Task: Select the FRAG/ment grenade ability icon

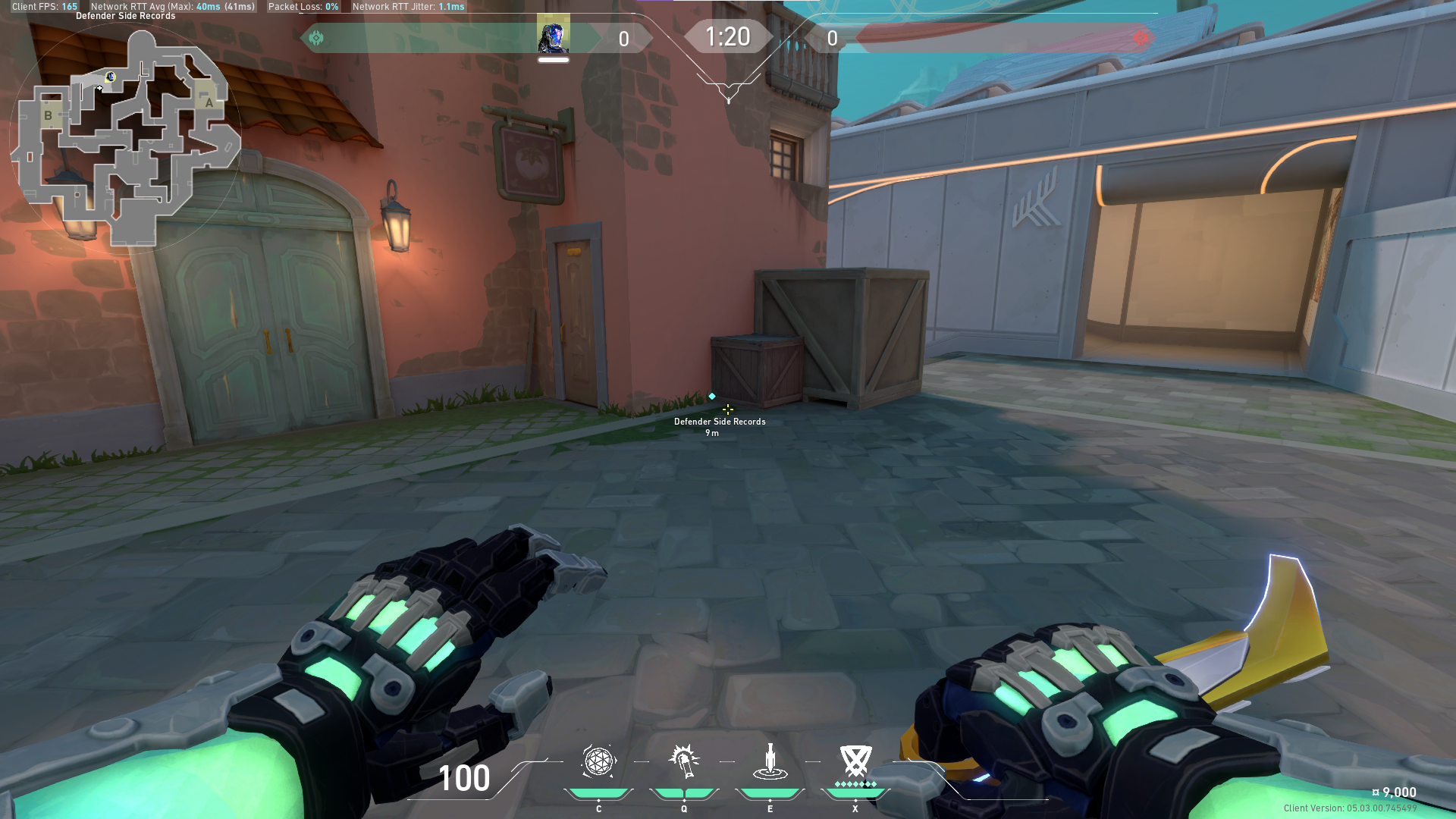Action: 598,762
